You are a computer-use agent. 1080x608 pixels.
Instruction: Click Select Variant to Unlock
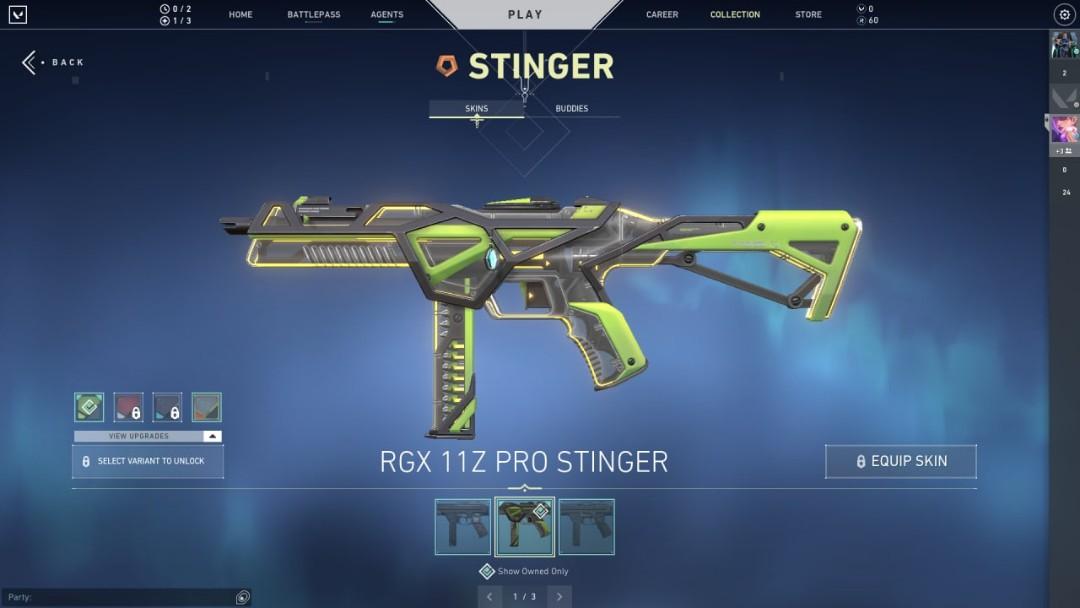click(x=148, y=461)
